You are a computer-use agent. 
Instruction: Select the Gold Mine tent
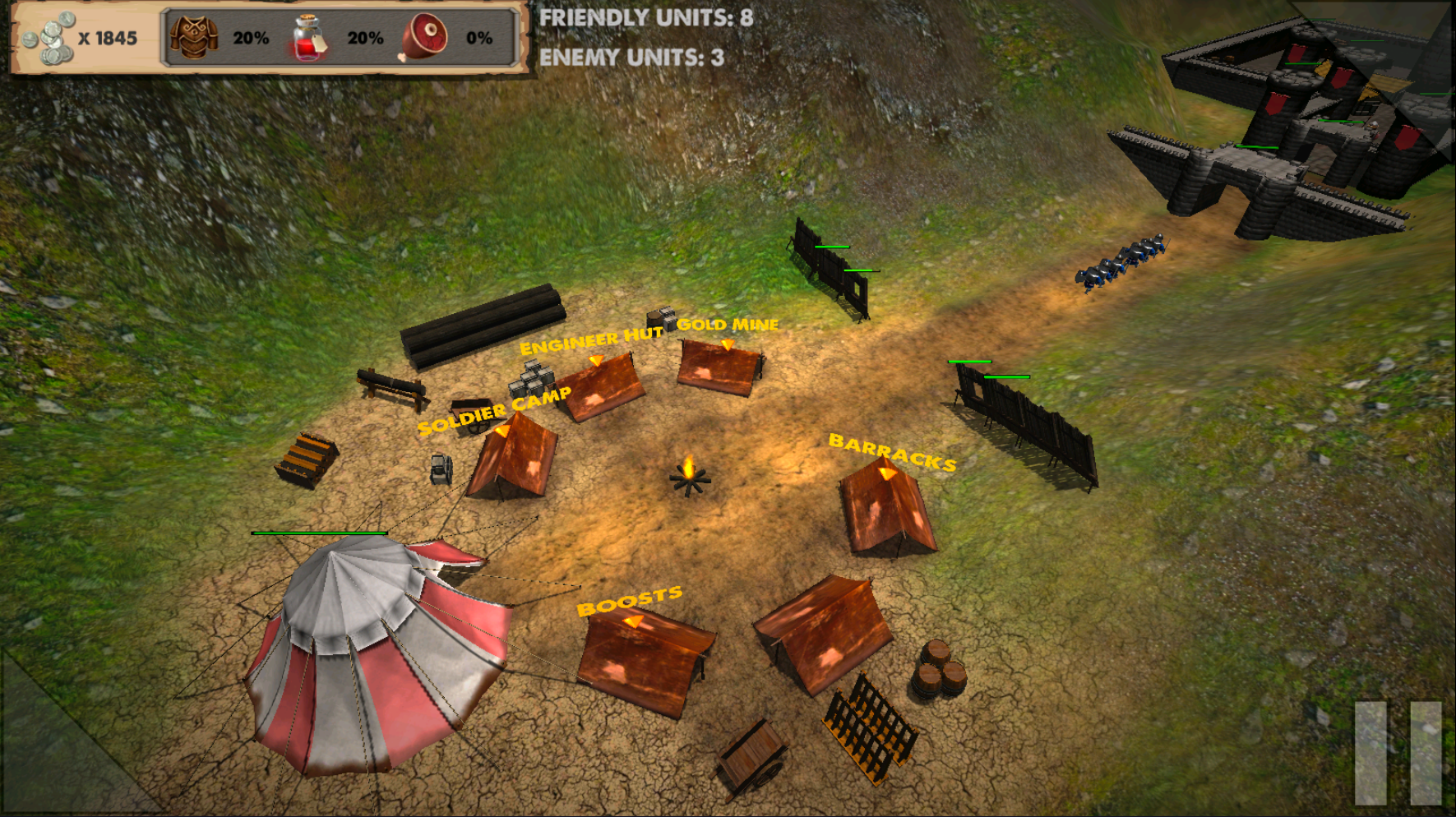[719, 369]
